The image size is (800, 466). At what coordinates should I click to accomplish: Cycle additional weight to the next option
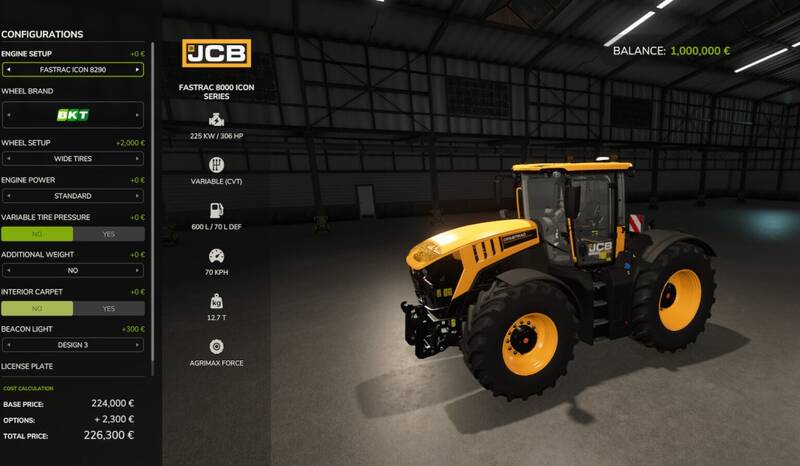click(x=138, y=270)
